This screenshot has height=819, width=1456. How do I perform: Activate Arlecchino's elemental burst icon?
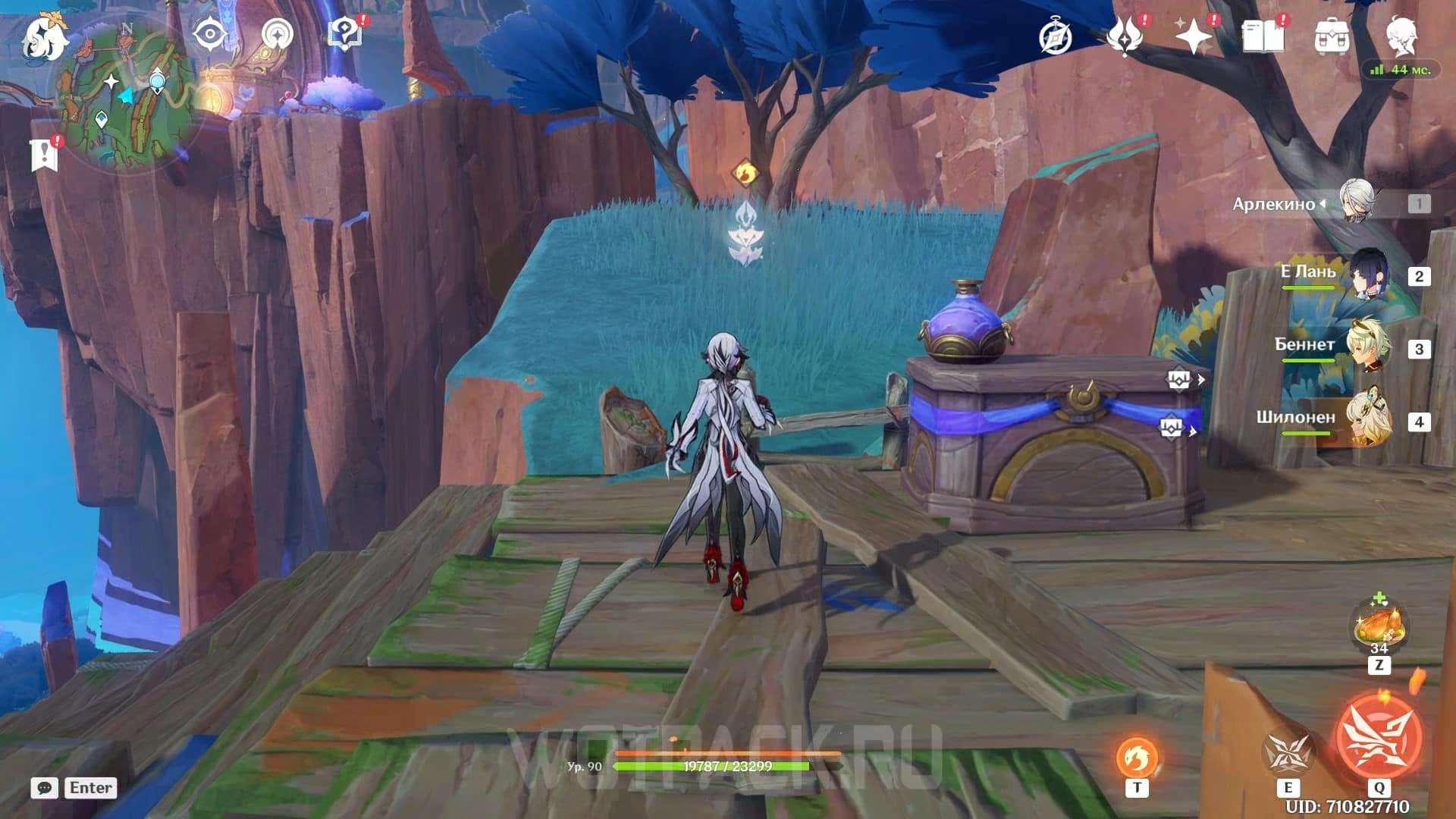point(1378,737)
